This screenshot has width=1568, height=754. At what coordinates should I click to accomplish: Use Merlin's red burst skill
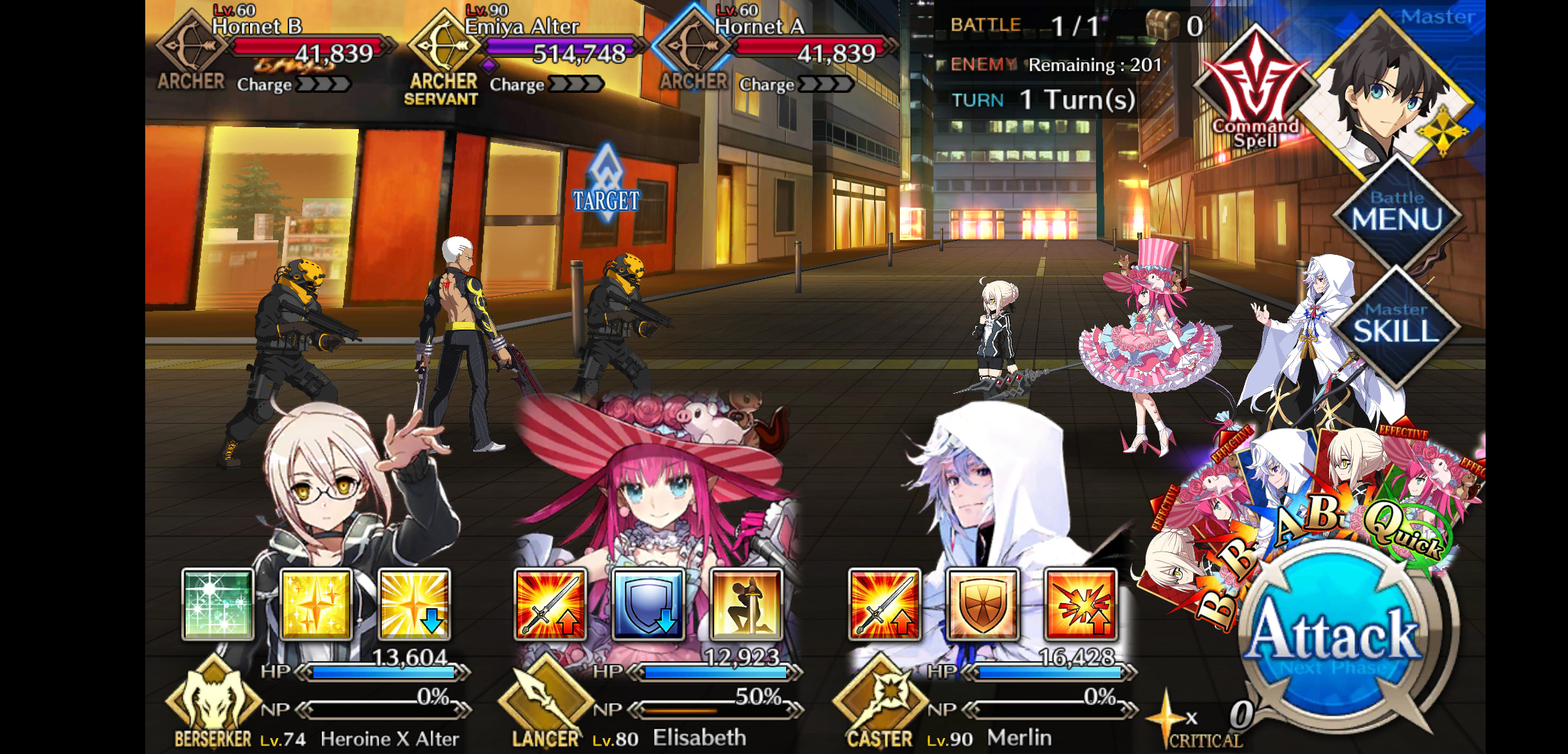coord(1081,605)
